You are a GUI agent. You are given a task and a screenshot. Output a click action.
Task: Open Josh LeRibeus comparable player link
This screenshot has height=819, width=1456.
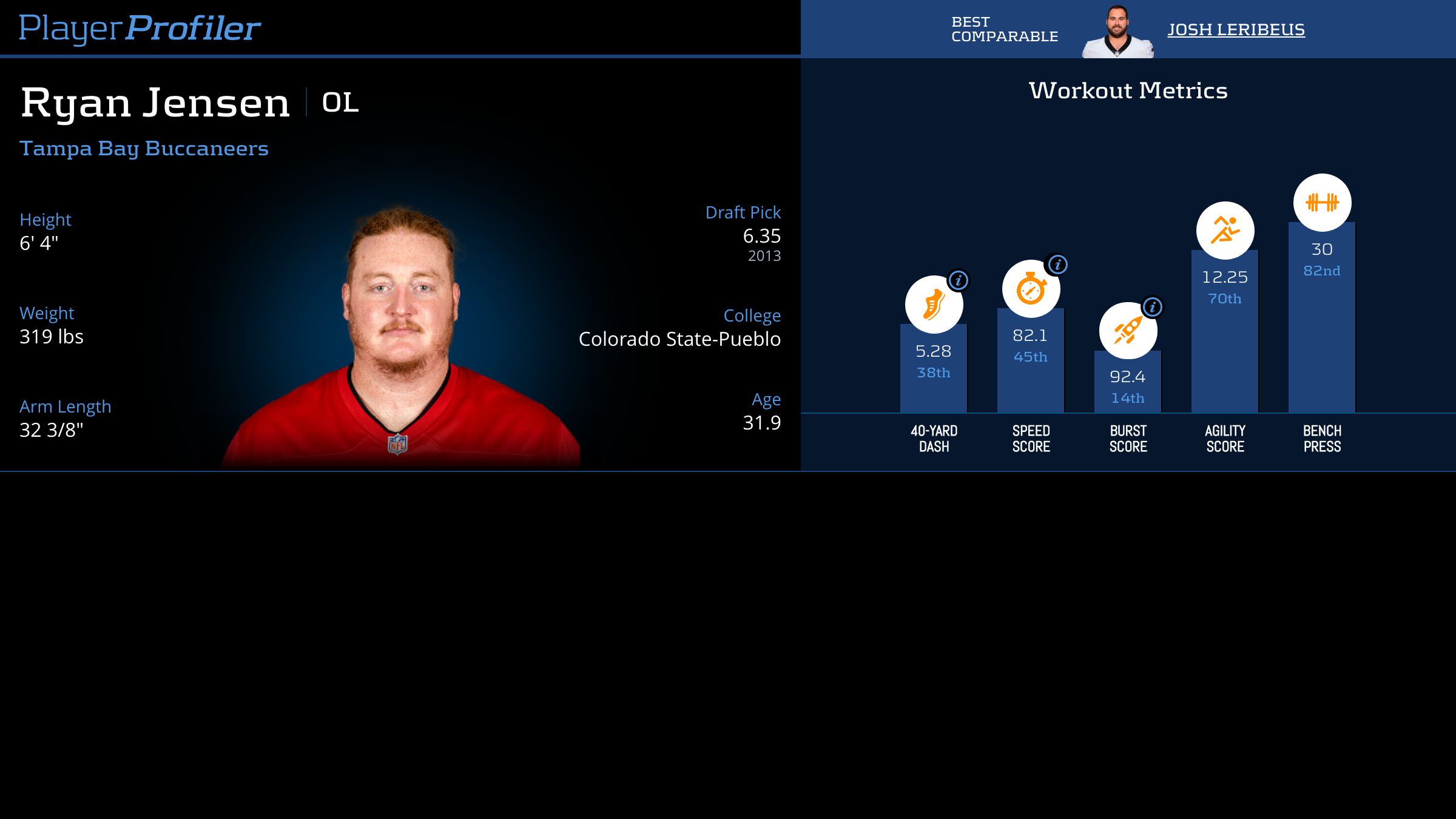1236,30
